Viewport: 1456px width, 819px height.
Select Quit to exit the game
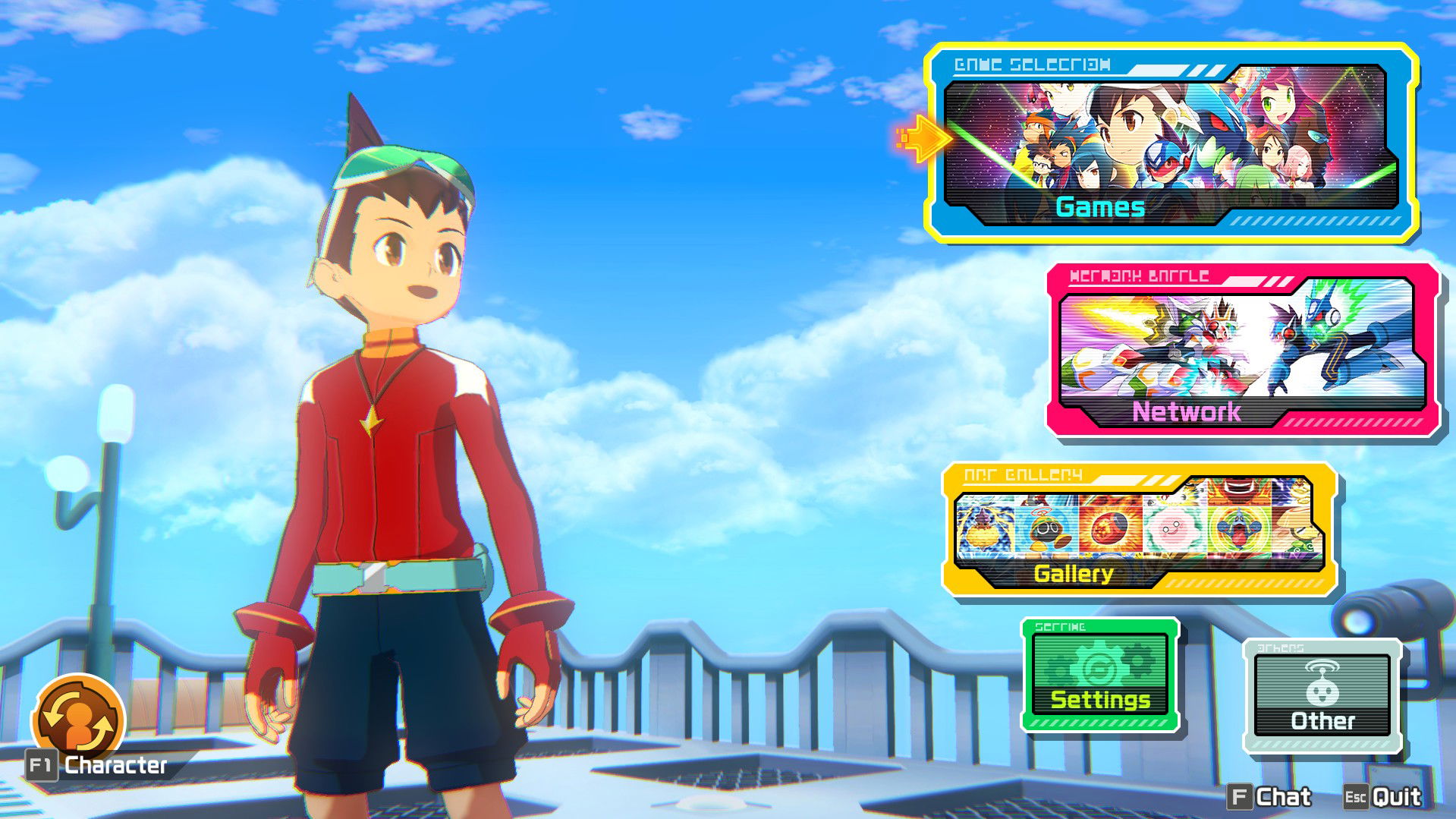1382,796
